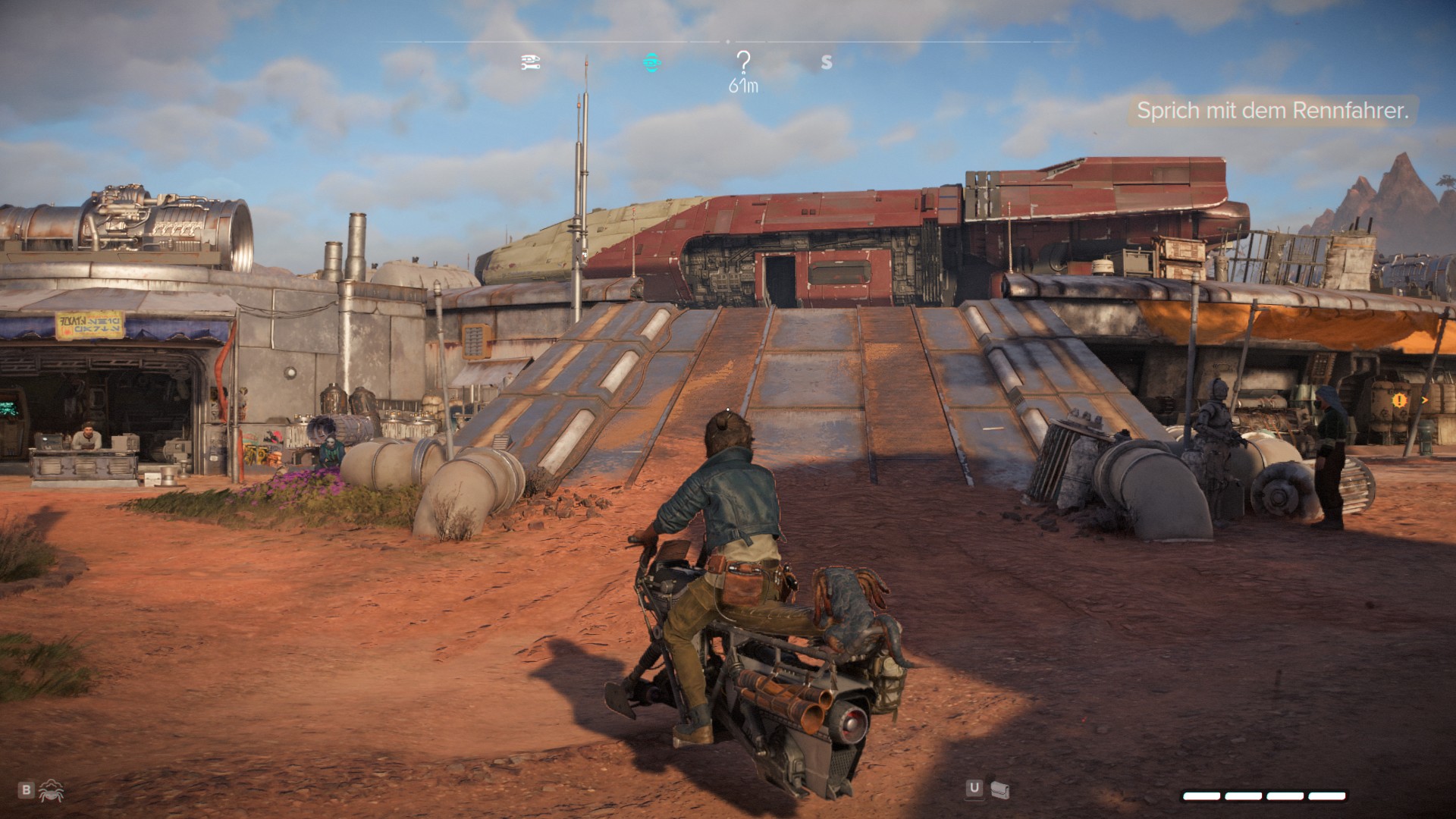Open the satchel pouch icon
The height and width of the screenshot is (819, 1456).
[x=1000, y=789]
